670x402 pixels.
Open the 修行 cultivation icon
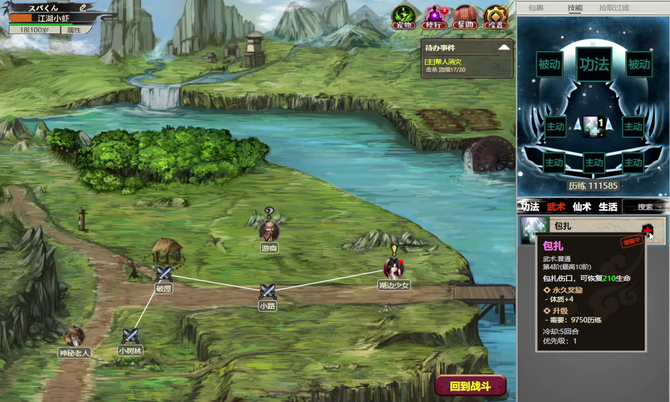click(433, 17)
